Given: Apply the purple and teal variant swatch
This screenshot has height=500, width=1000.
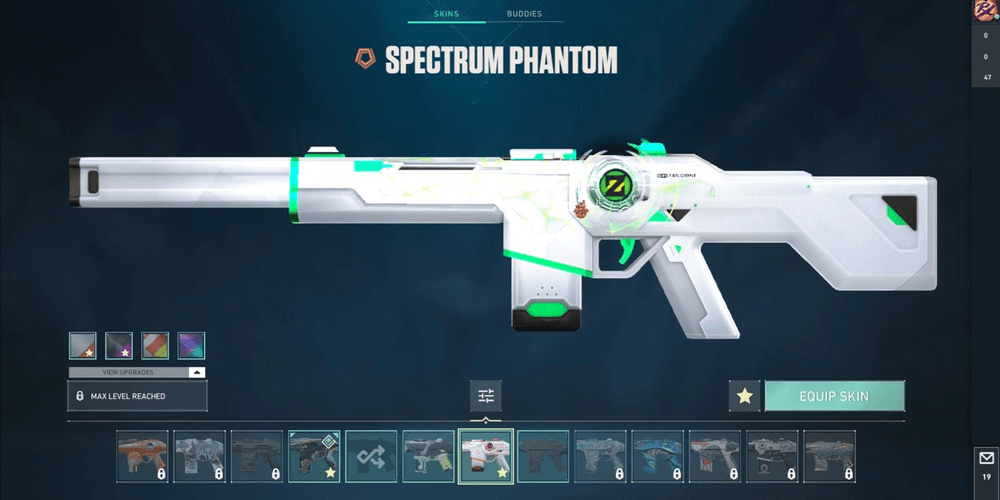Looking at the screenshot, I should [191, 346].
